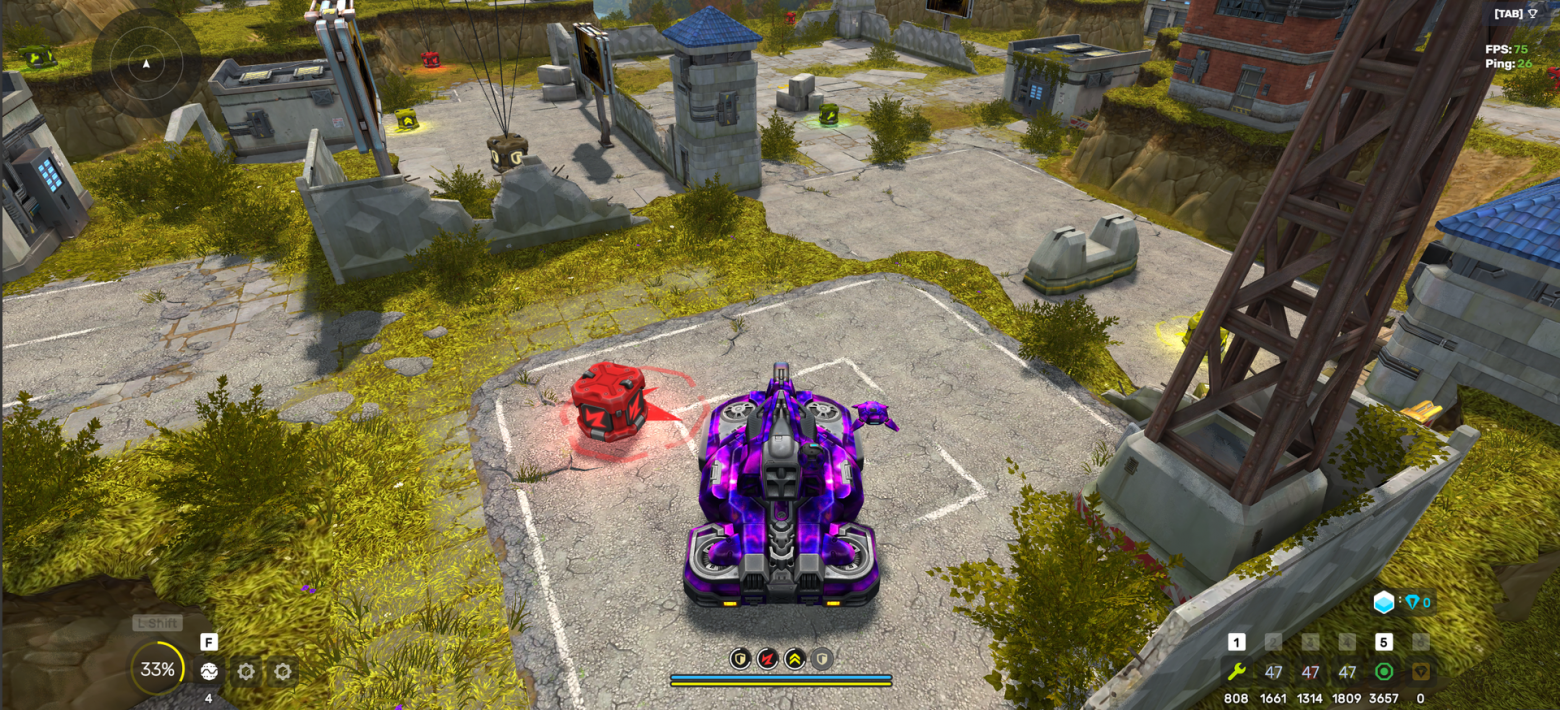Viewport: 1560px width, 710px height.
Task: Click the blue cube icon beside crystal counter
Action: 1383,602
